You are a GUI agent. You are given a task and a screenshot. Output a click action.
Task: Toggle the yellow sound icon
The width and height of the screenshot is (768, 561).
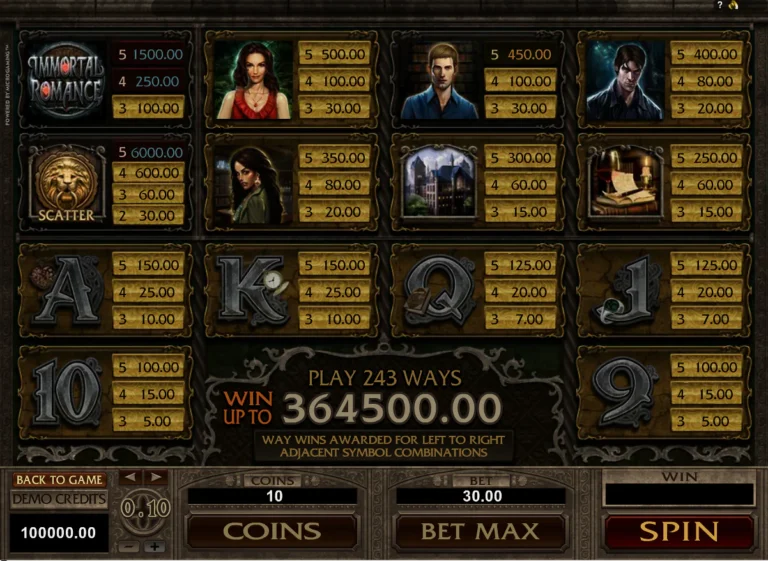733,5
